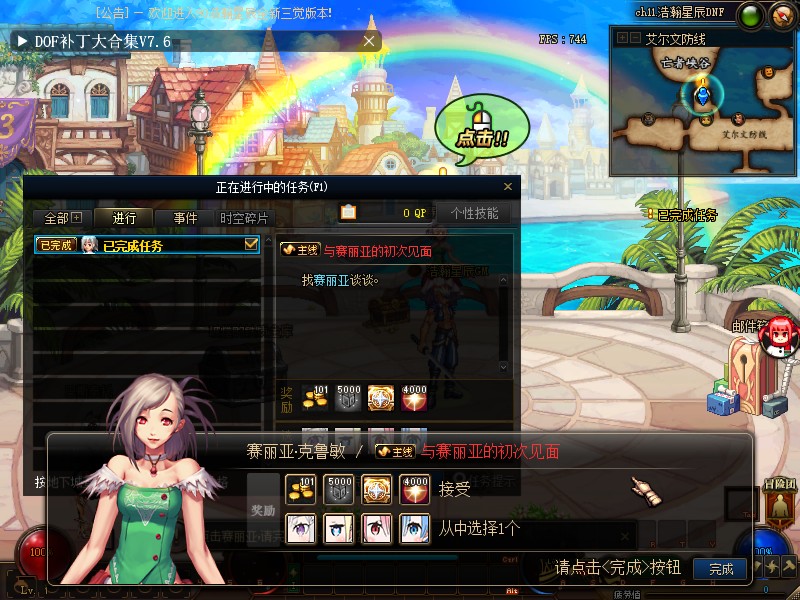Screen dimensions: 800x600
Task: Choose the purple-eyed white-haired avatar reward
Action: point(301,528)
